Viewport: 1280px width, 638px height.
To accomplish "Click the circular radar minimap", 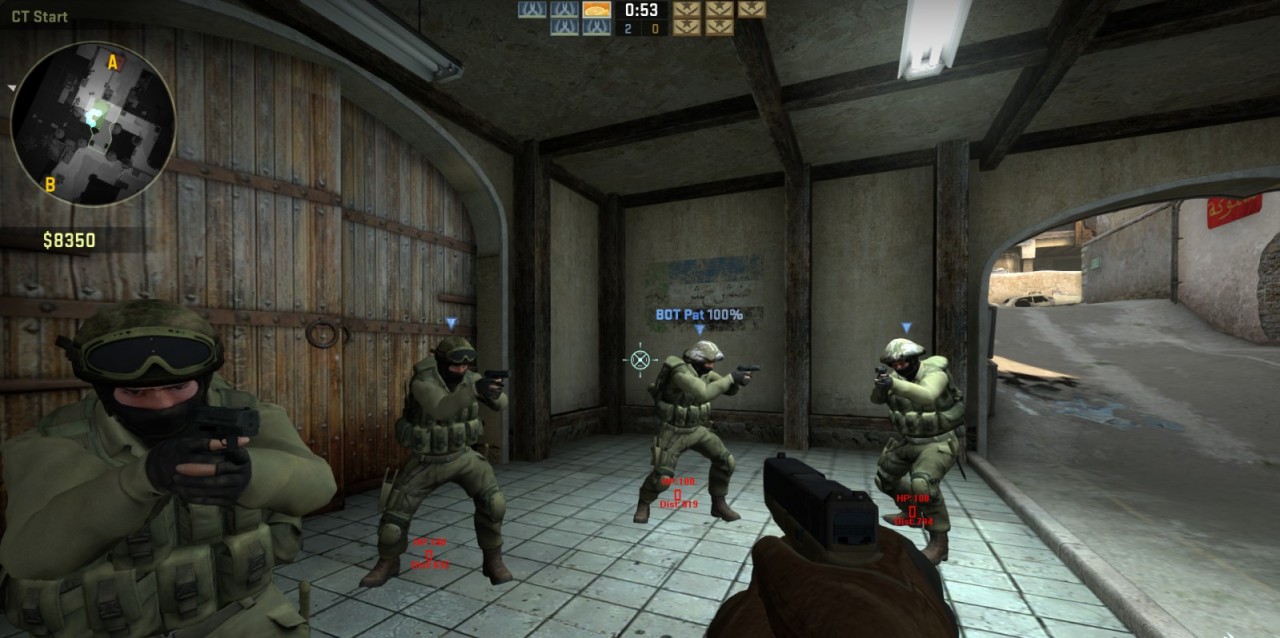I will pos(93,124).
